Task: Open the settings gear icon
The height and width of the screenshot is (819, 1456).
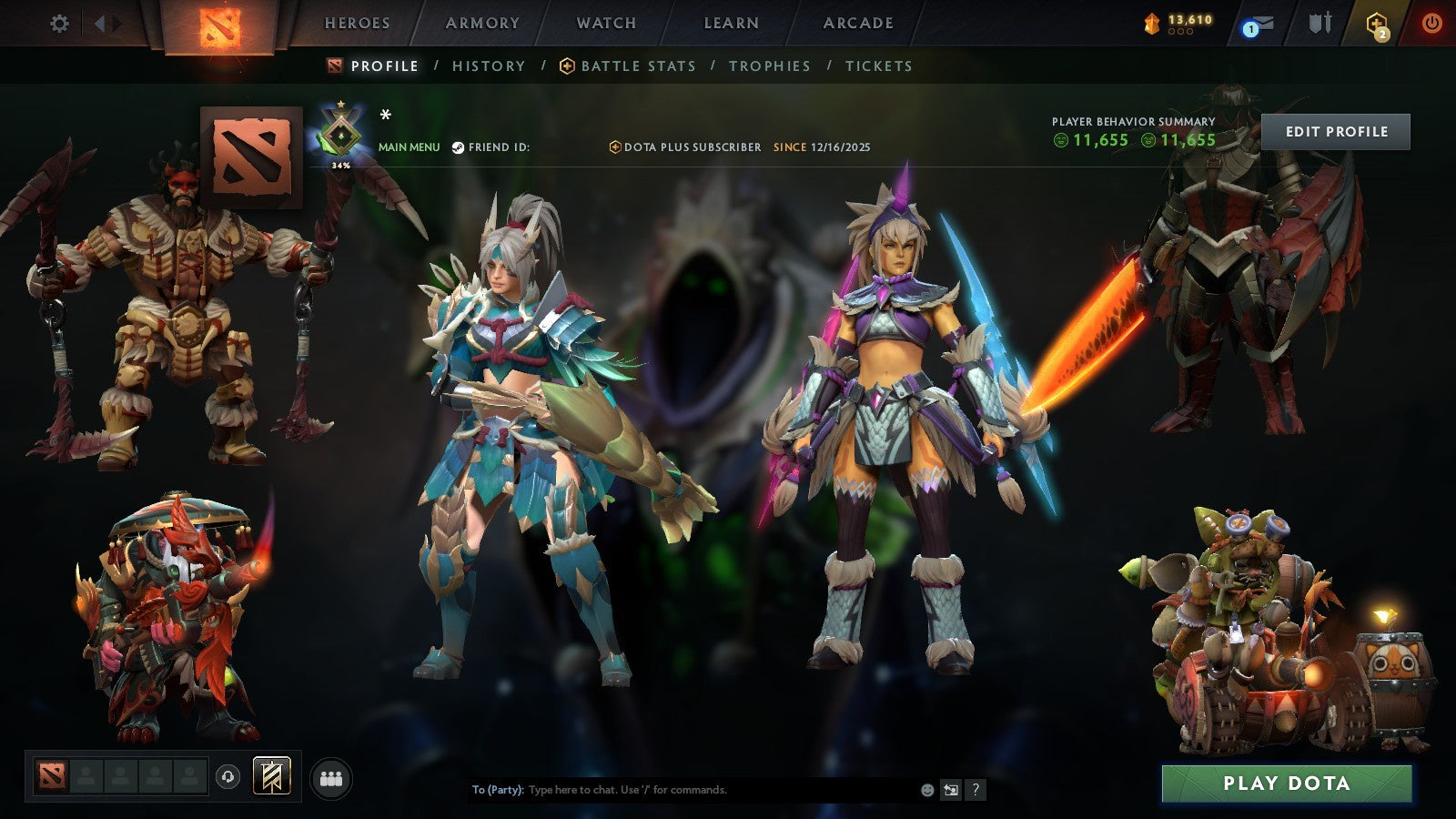Action: tap(59, 25)
